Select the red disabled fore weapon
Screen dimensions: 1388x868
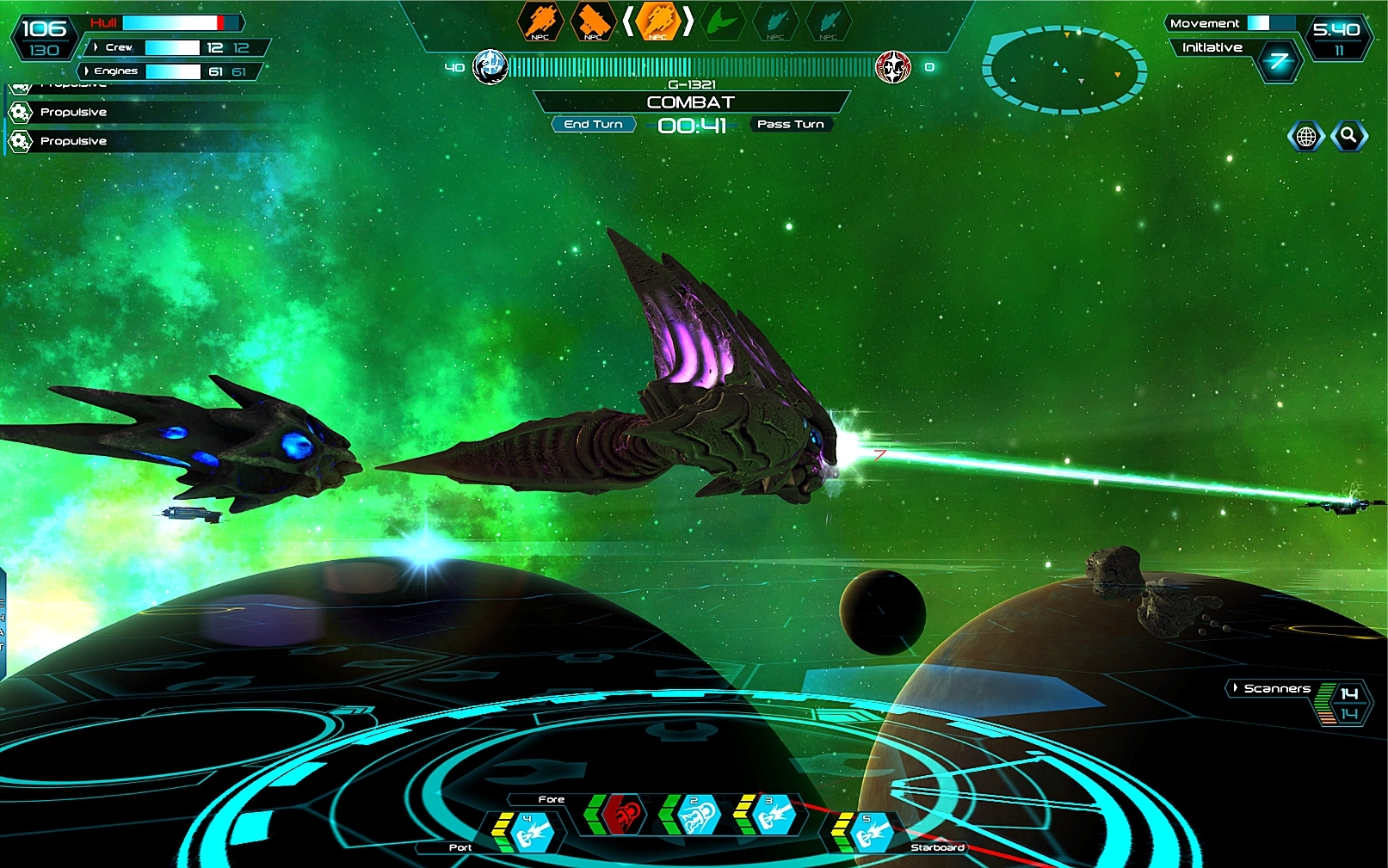tap(624, 814)
